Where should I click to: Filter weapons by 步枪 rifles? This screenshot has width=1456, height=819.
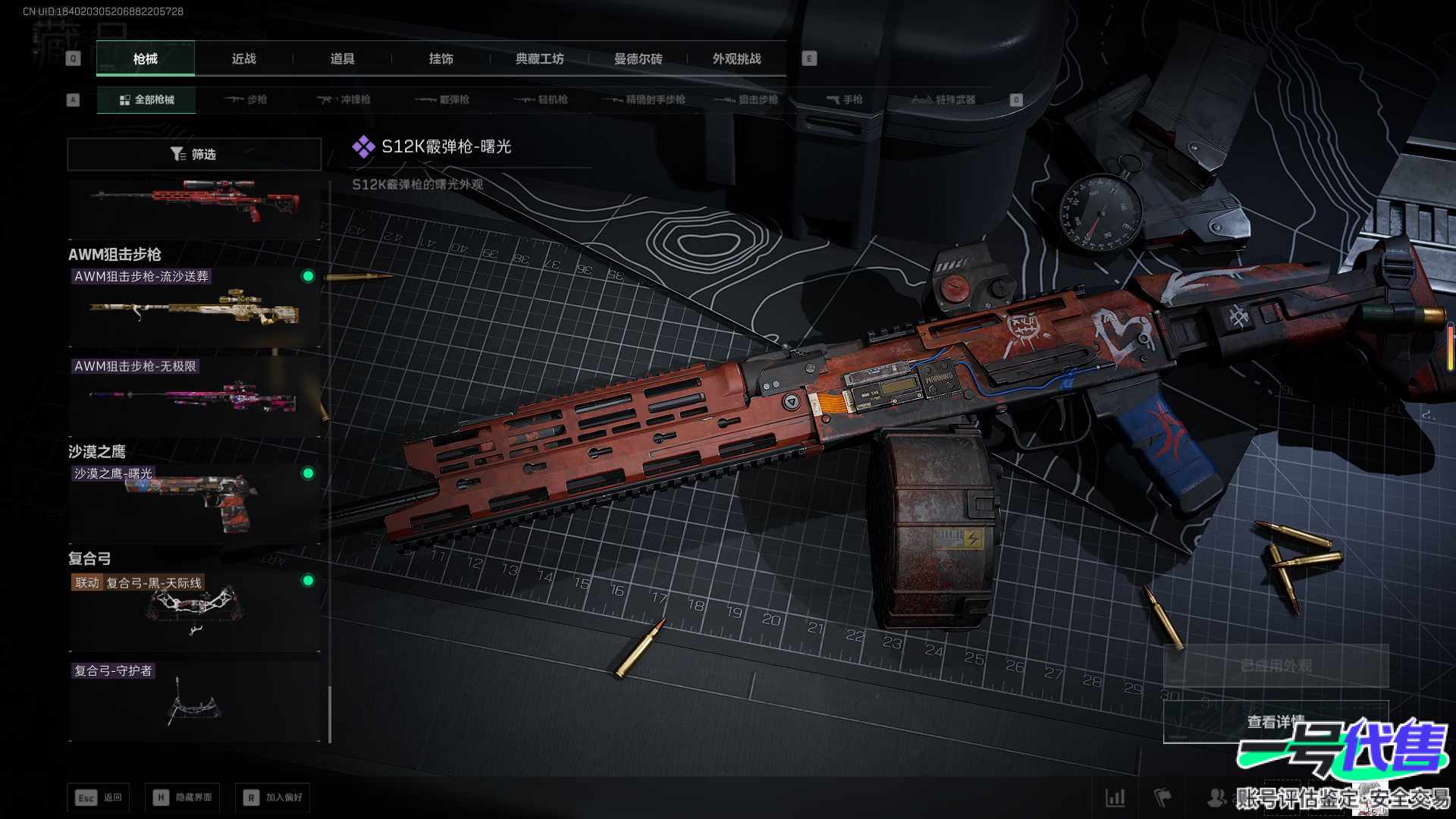coord(246,100)
